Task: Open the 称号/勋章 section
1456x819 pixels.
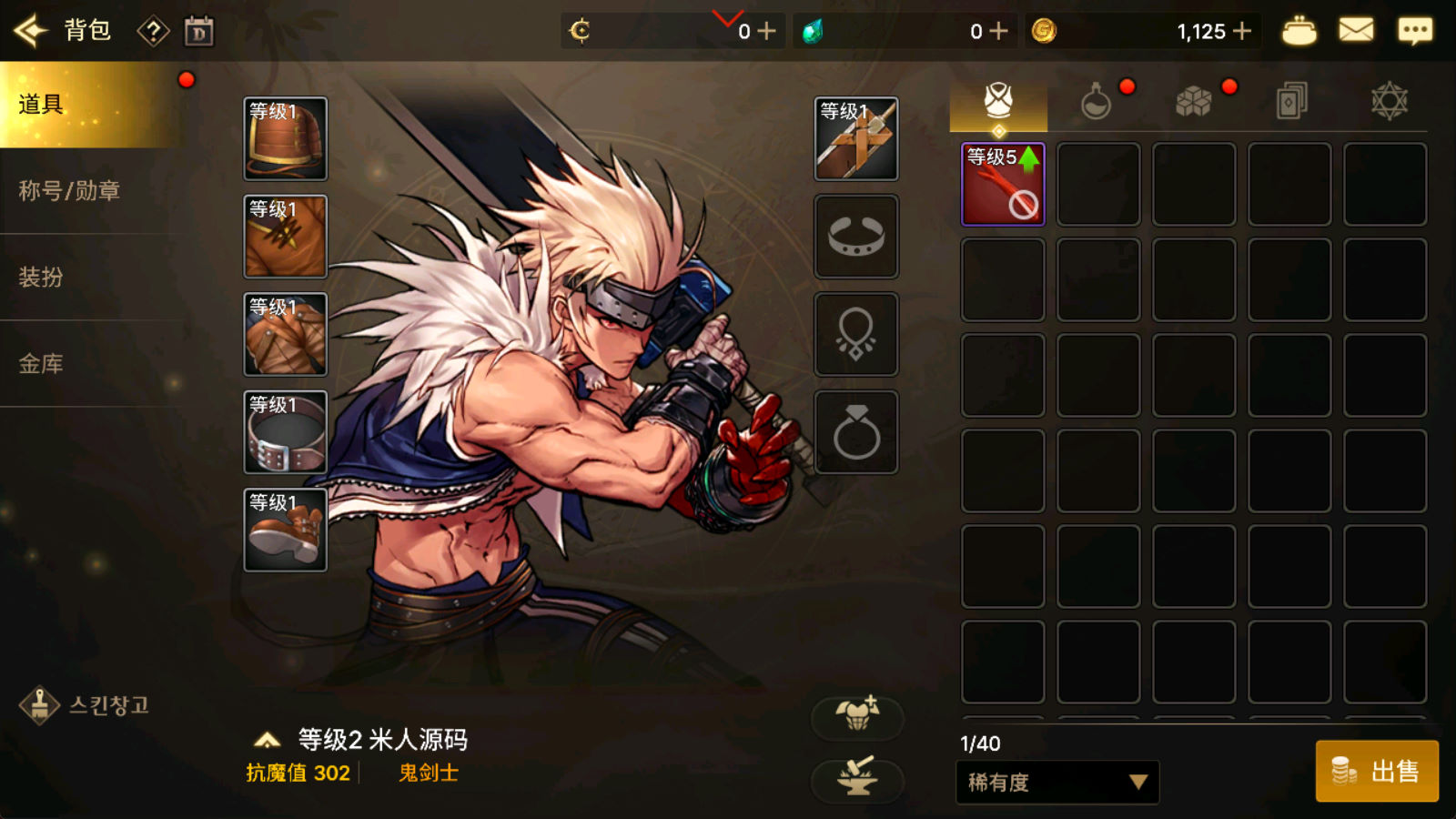Action: 70,191
